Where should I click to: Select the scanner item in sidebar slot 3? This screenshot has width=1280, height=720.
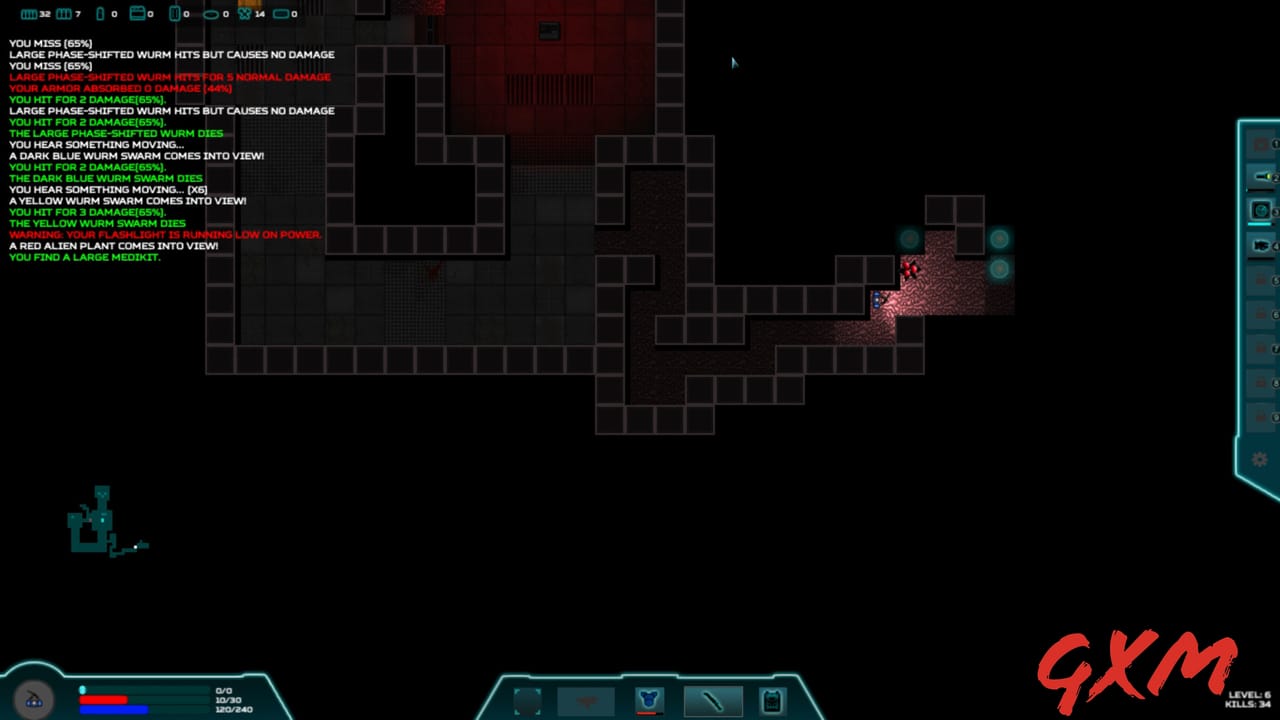(x=1262, y=210)
